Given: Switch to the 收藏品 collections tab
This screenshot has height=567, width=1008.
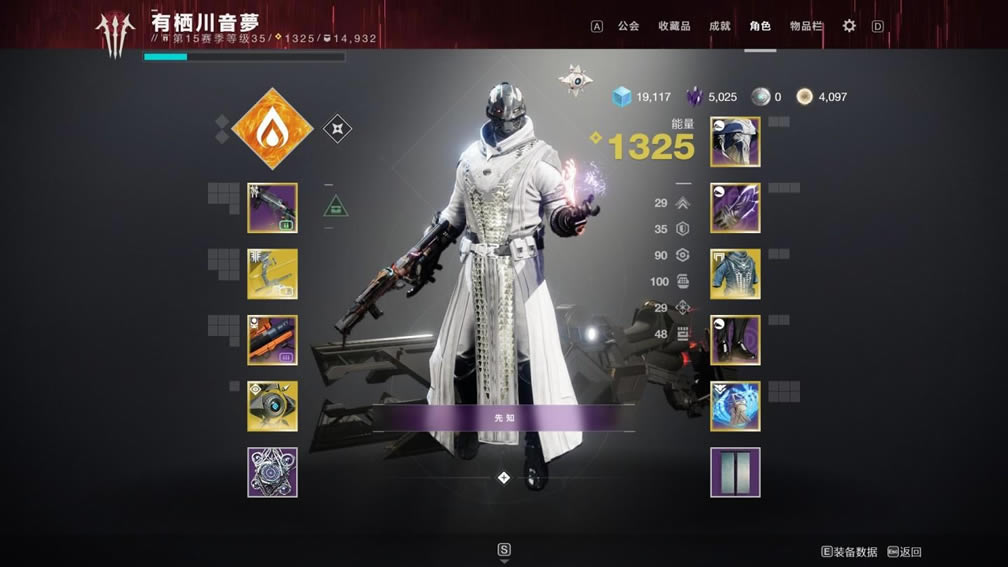Looking at the screenshot, I should coord(674,26).
